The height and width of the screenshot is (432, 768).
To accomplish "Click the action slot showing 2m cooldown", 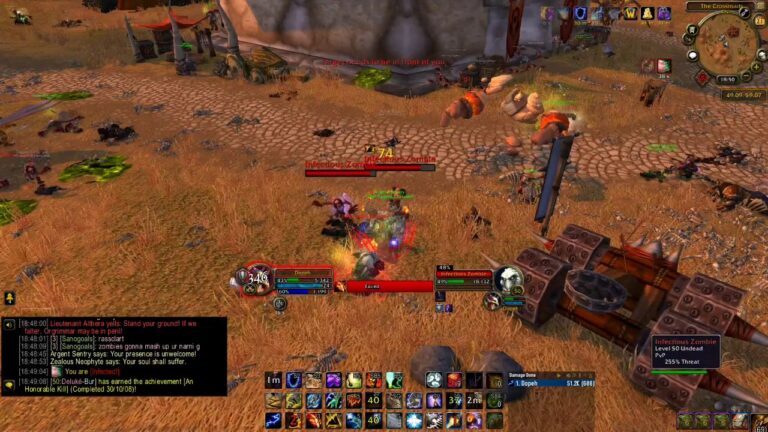I will [x=475, y=400].
